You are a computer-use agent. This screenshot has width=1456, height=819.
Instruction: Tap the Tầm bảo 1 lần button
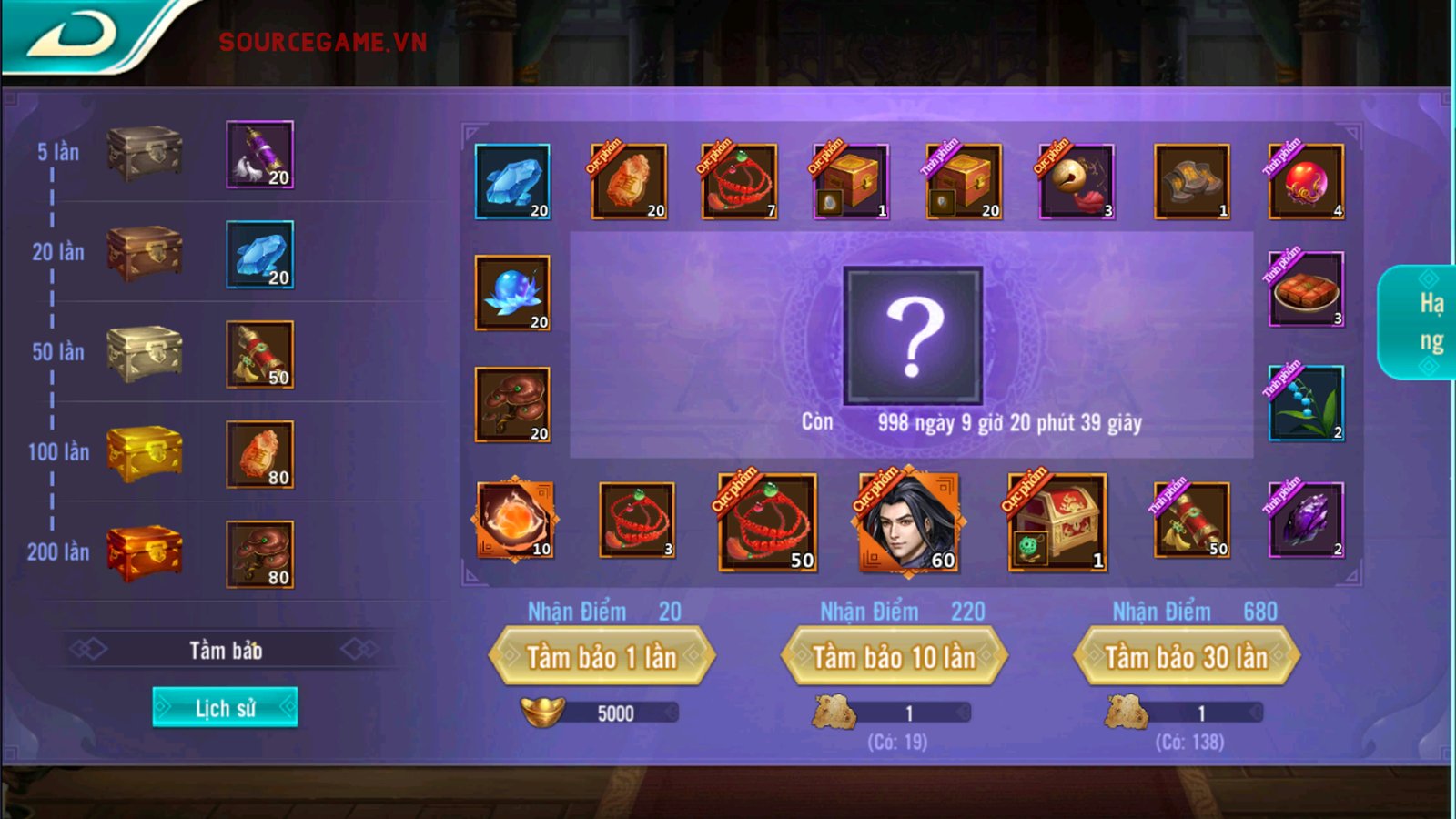[602, 656]
